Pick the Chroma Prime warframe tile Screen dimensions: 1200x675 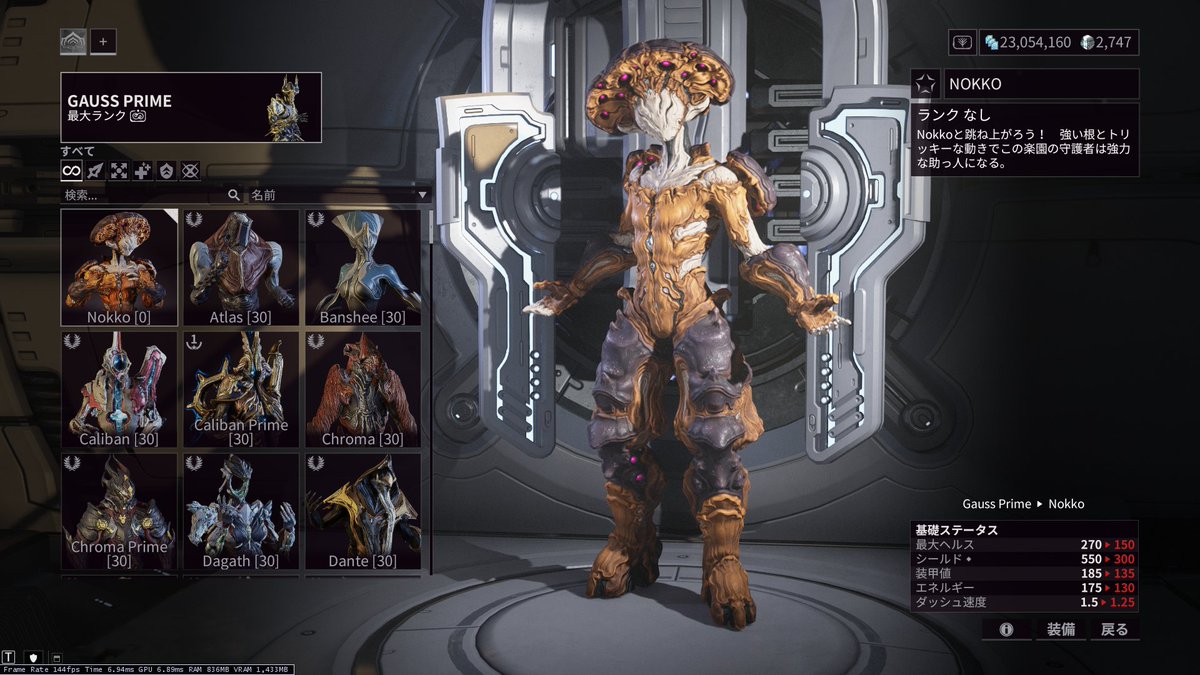[120, 512]
